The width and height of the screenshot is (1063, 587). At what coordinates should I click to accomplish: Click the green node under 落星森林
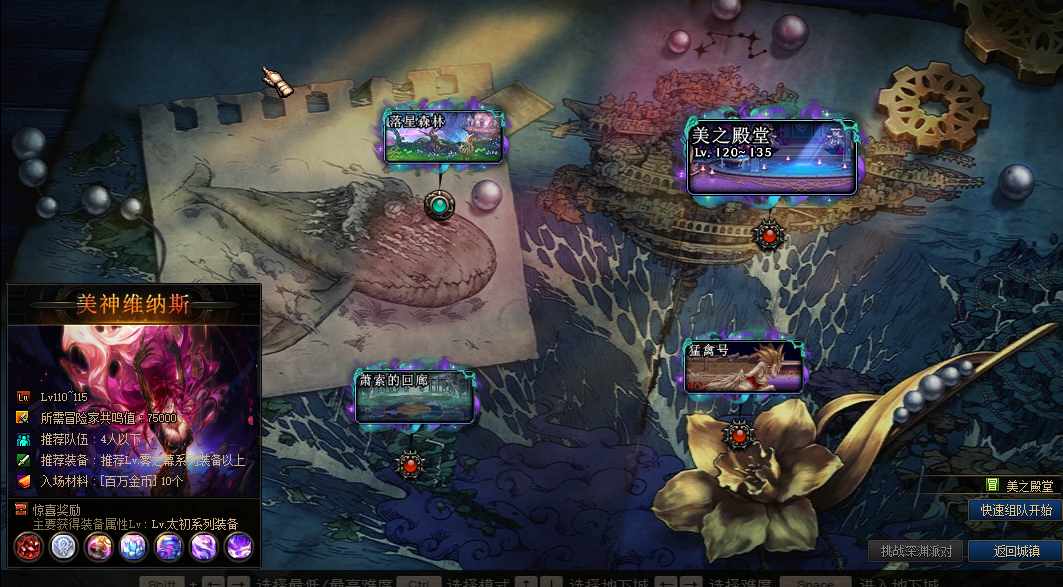[439, 206]
